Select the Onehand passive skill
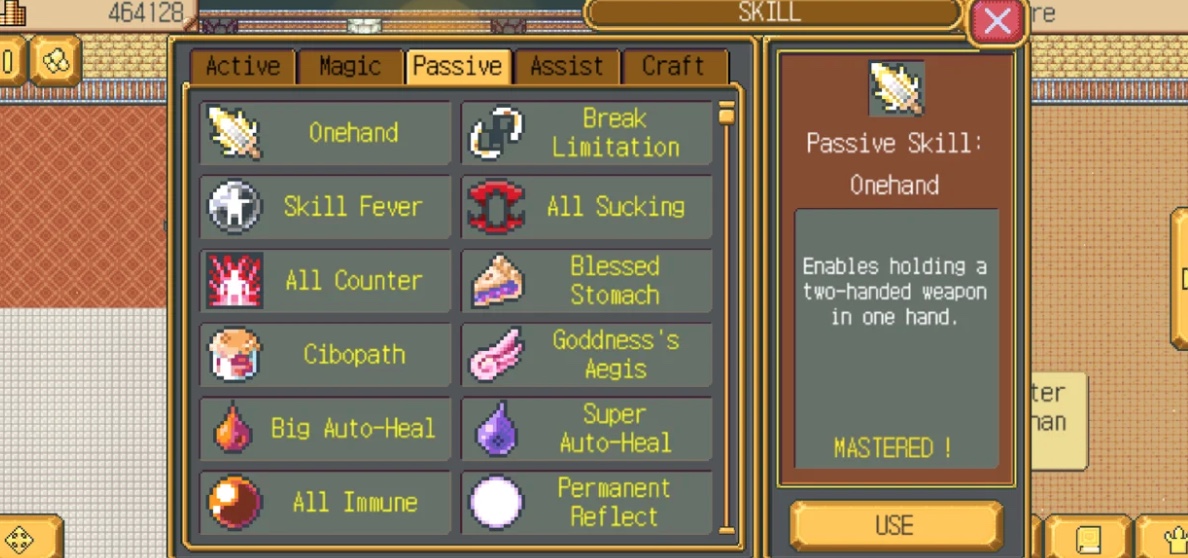The width and height of the screenshot is (1188, 558). (325, 132)
